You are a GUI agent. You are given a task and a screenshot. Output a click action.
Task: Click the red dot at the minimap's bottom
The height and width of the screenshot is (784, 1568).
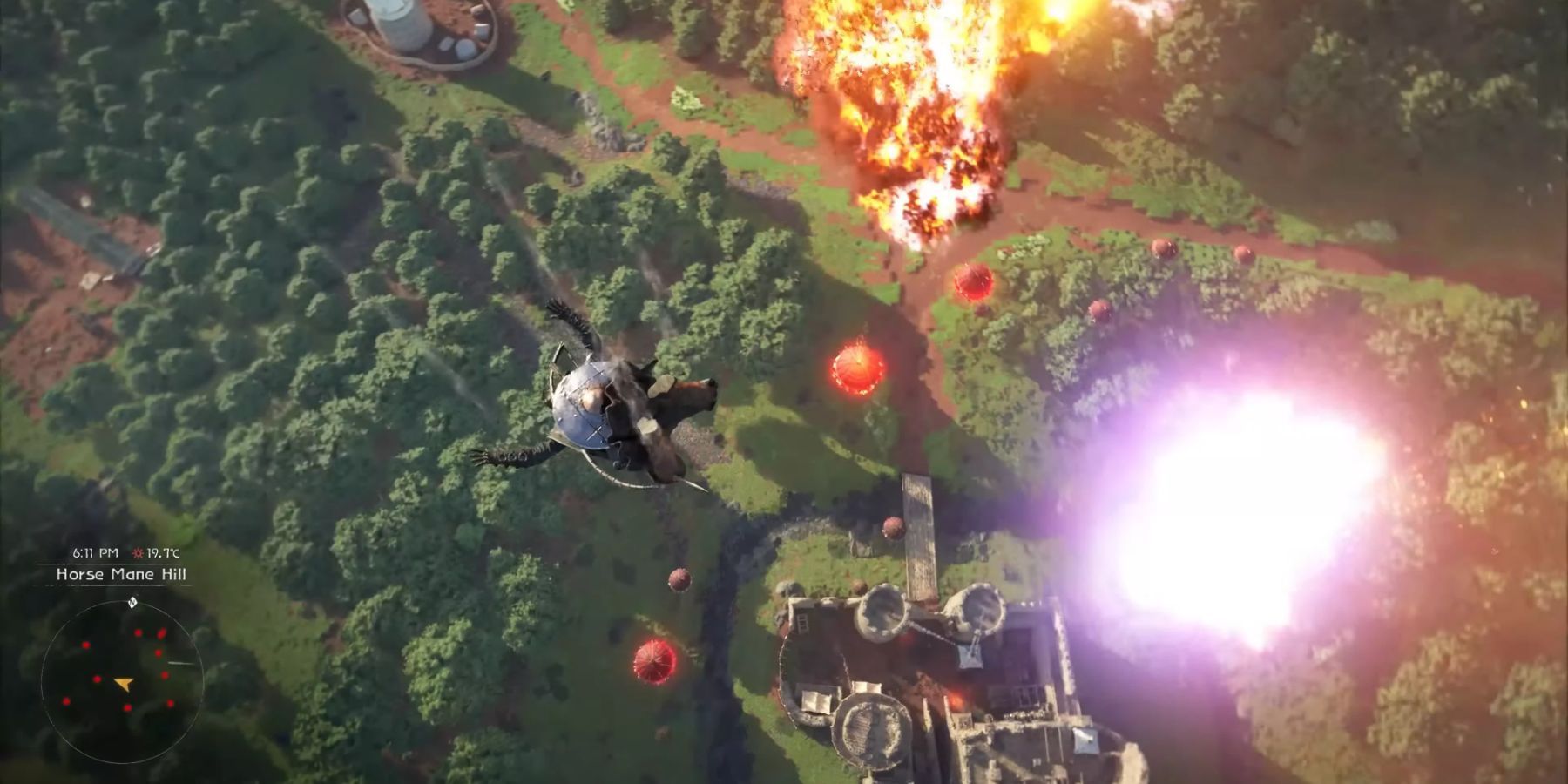coord(128,707)
